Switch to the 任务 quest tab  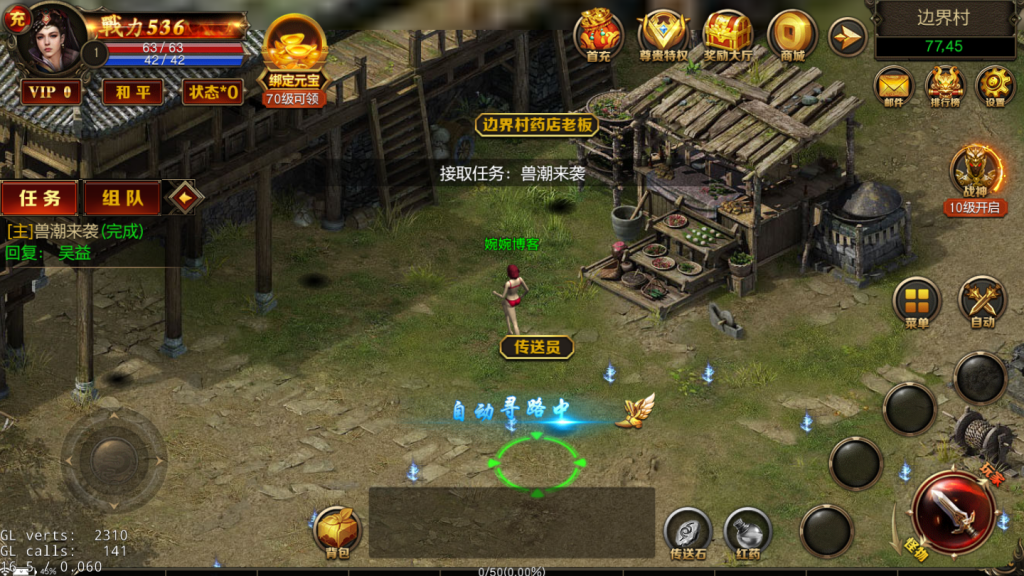[40, 198]
